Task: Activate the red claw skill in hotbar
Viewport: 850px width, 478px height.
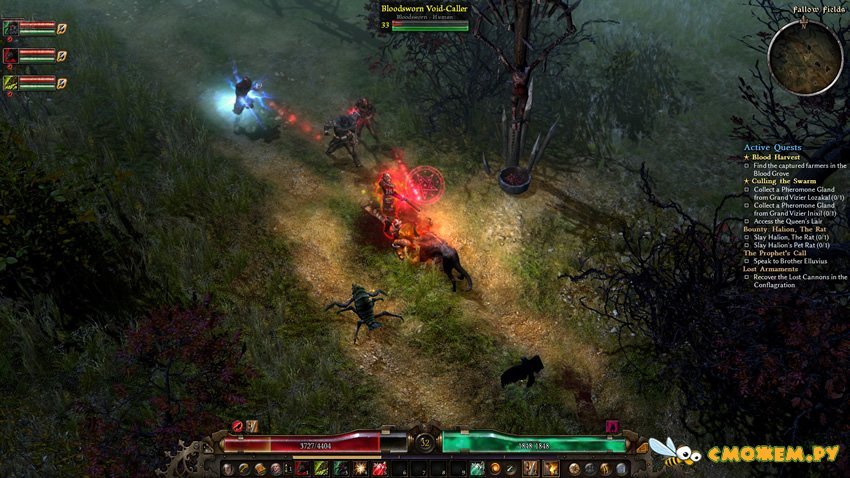Action: [x=302, y=468]
